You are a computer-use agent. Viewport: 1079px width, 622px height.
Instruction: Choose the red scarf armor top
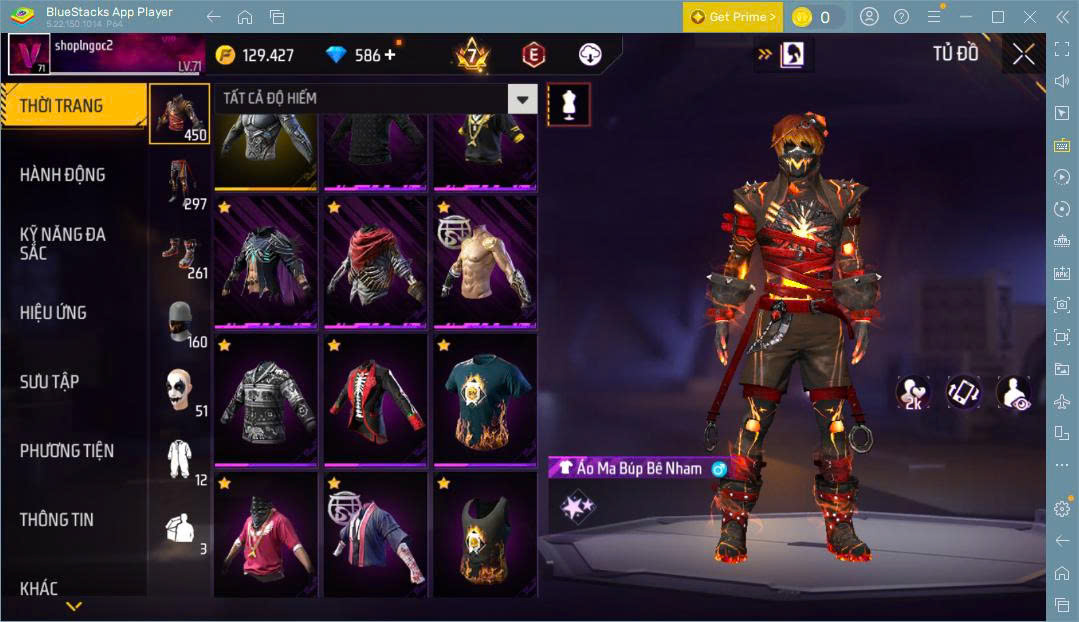[x=376, y=263]
